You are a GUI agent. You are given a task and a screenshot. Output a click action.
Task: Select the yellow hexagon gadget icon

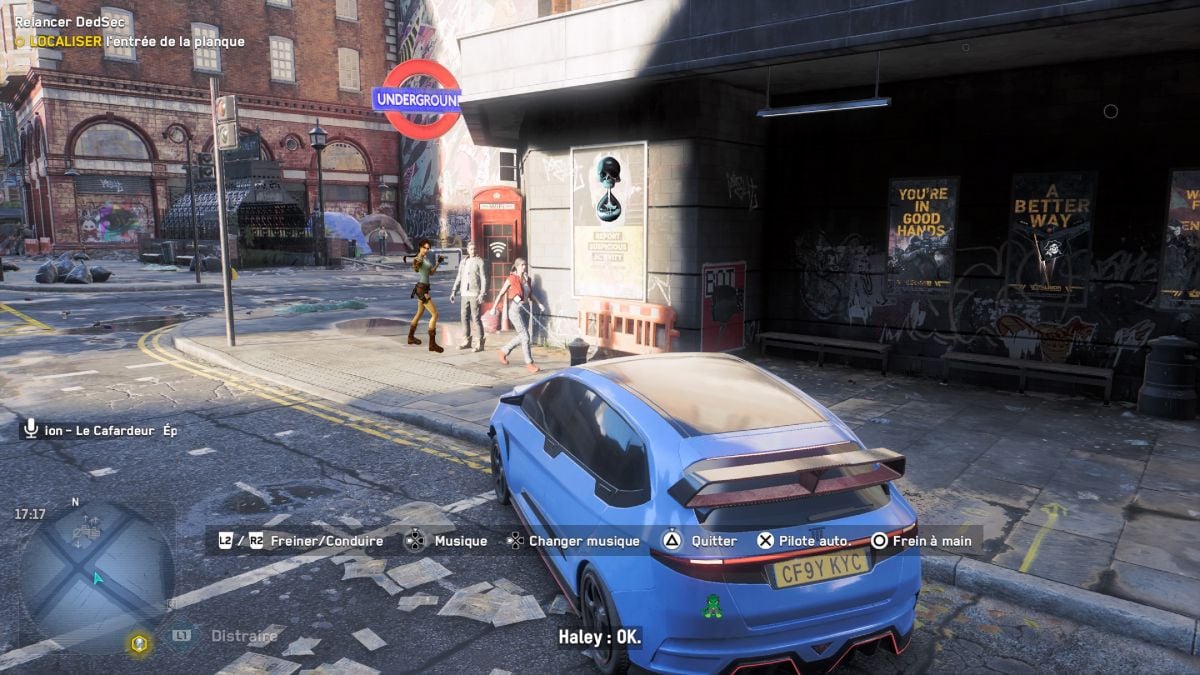139,644
